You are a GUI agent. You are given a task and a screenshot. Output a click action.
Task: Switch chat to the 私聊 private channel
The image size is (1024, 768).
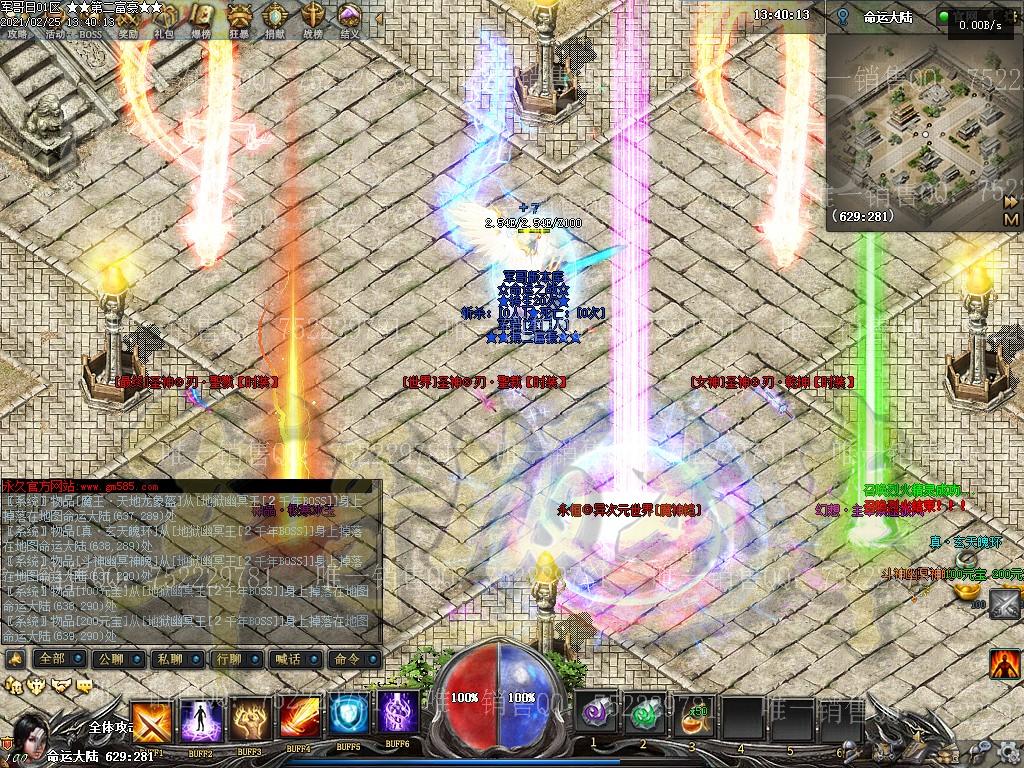click(x=169, y=659)
